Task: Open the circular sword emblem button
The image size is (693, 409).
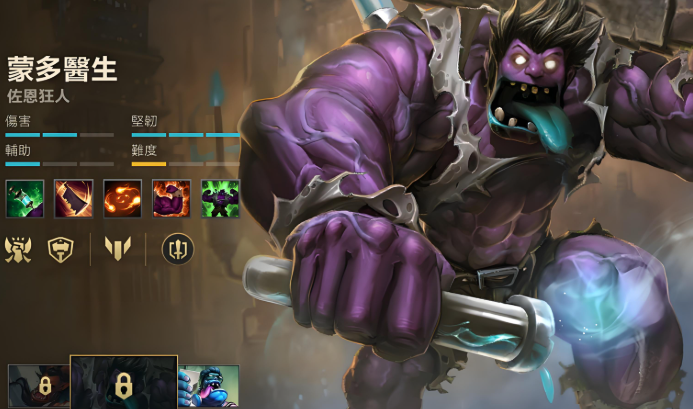Action: click(x=177, y=249)
